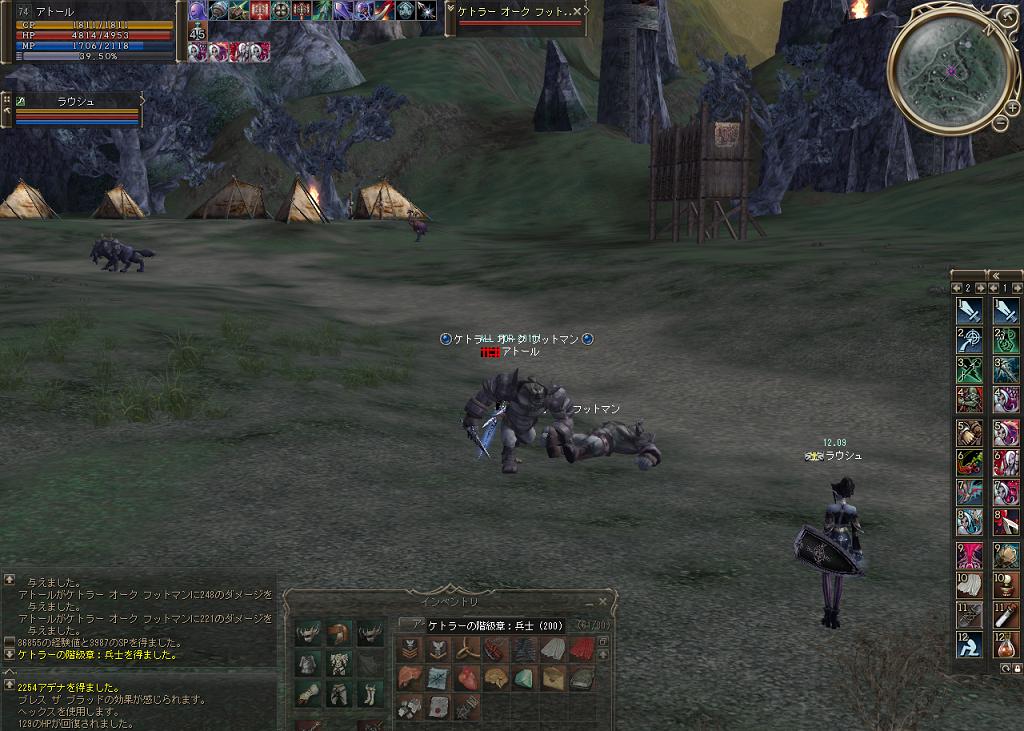Select the gold rings item in inventory
Screen dimensions: 1024x731
click(468, 650)
